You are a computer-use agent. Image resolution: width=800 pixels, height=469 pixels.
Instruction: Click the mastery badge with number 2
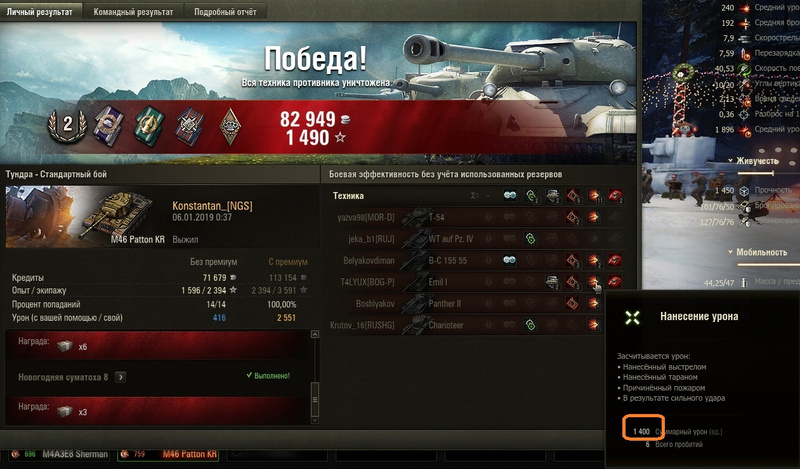[69, 125]
